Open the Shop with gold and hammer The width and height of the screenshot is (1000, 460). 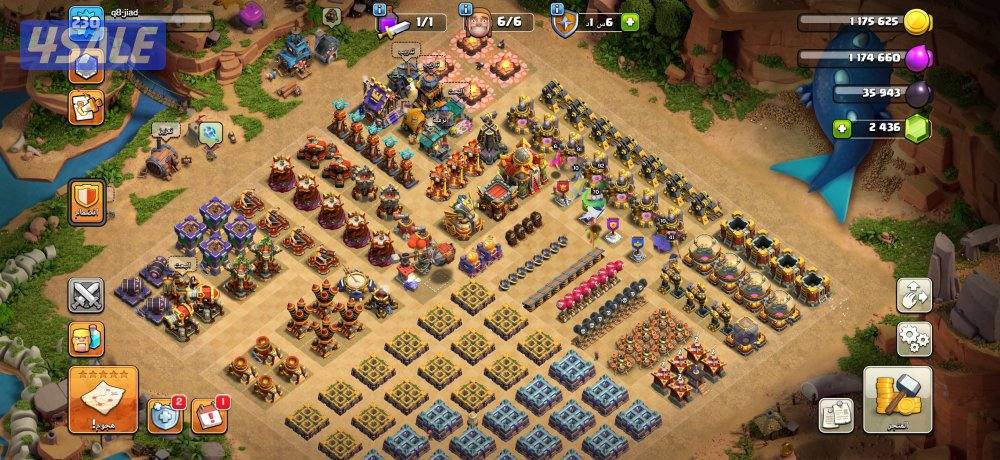pyautogui.click(x=897, y=399)
